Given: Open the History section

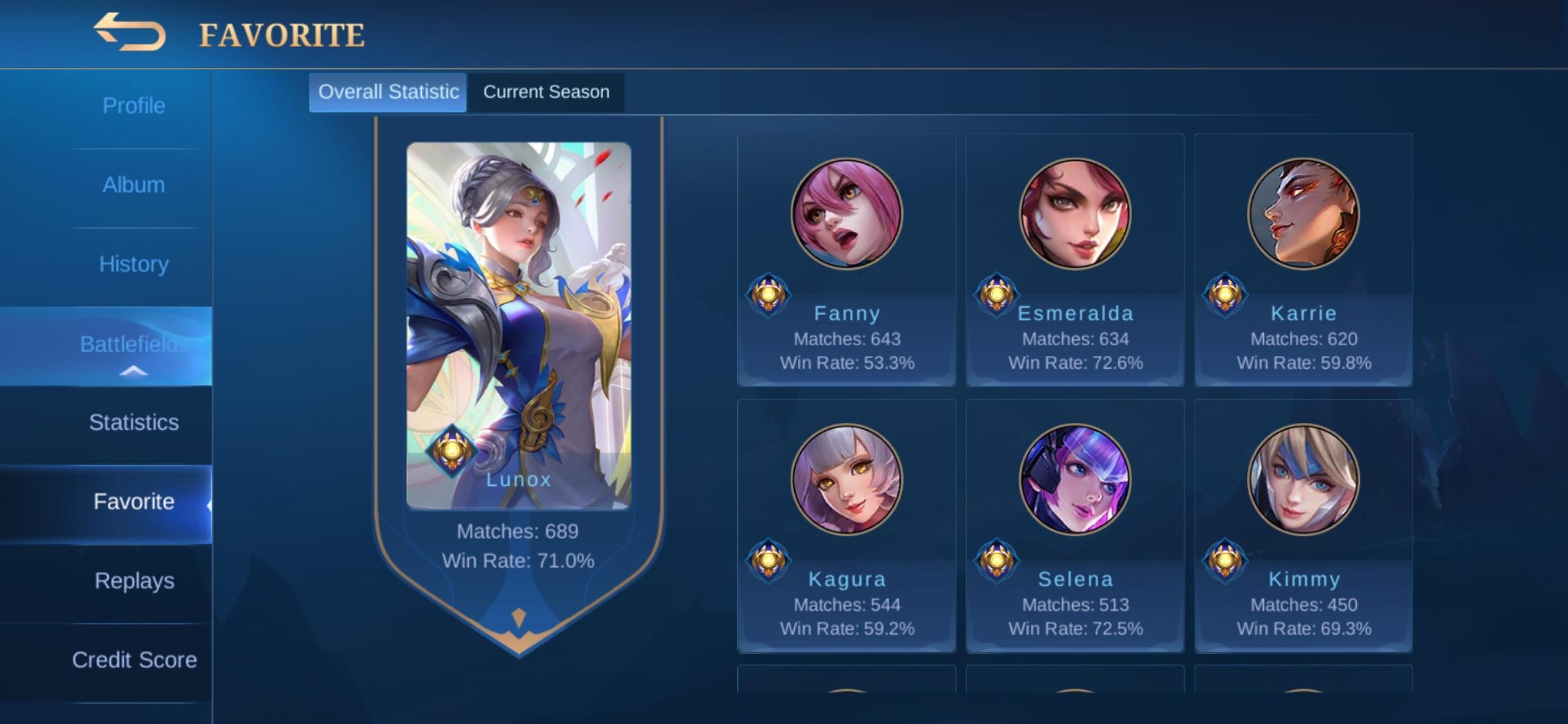Looking at the screenshot, I should 133,264.
